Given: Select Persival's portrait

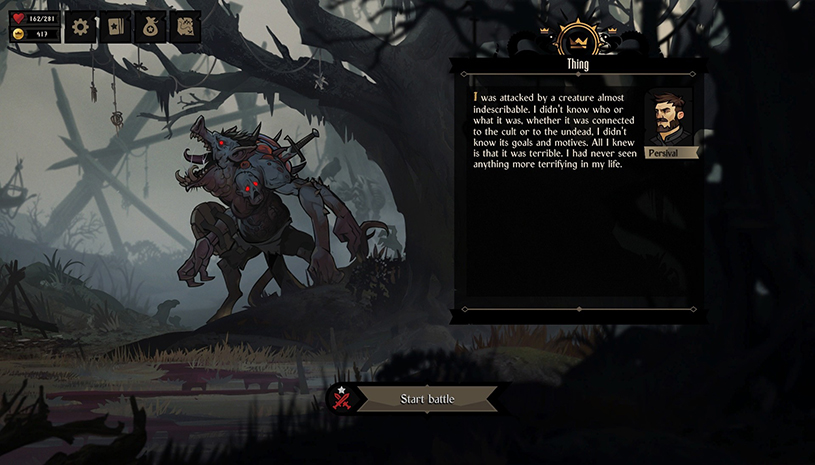Looking at the screenshot, I should click(x=668, y=120).
